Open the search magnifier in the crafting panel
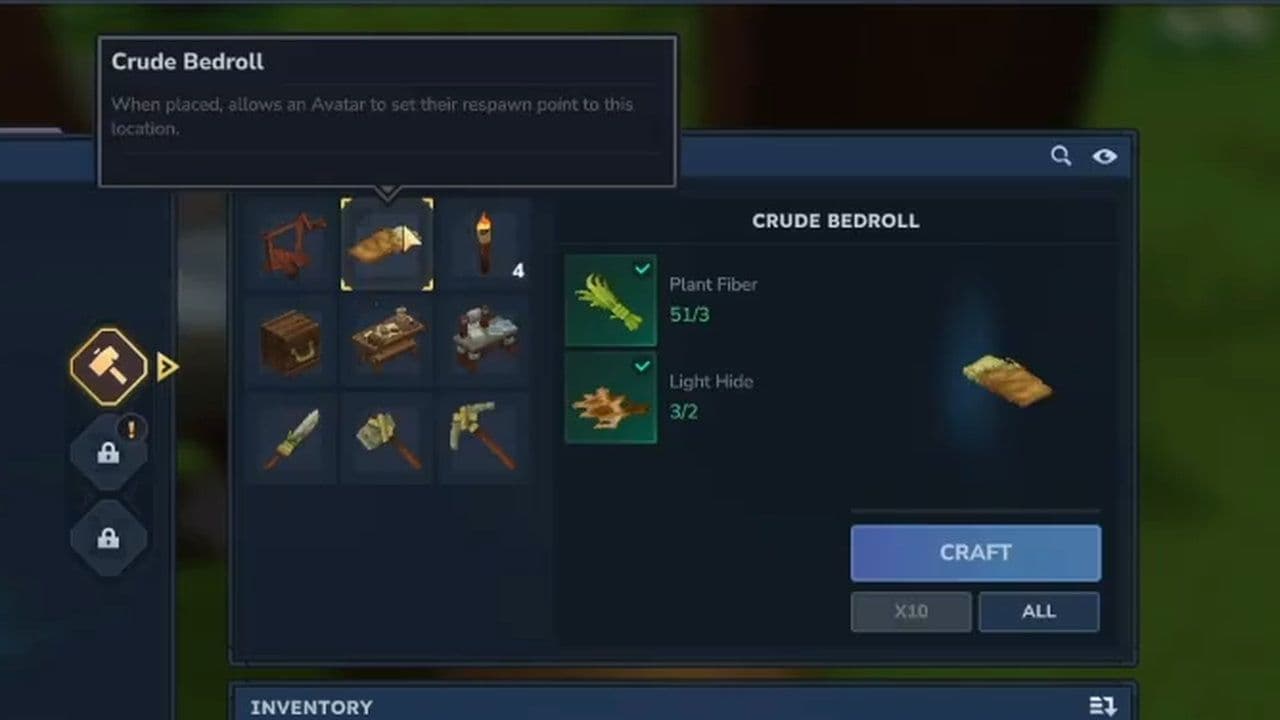The image size is (1280, 720). (x=1061, y=156)
